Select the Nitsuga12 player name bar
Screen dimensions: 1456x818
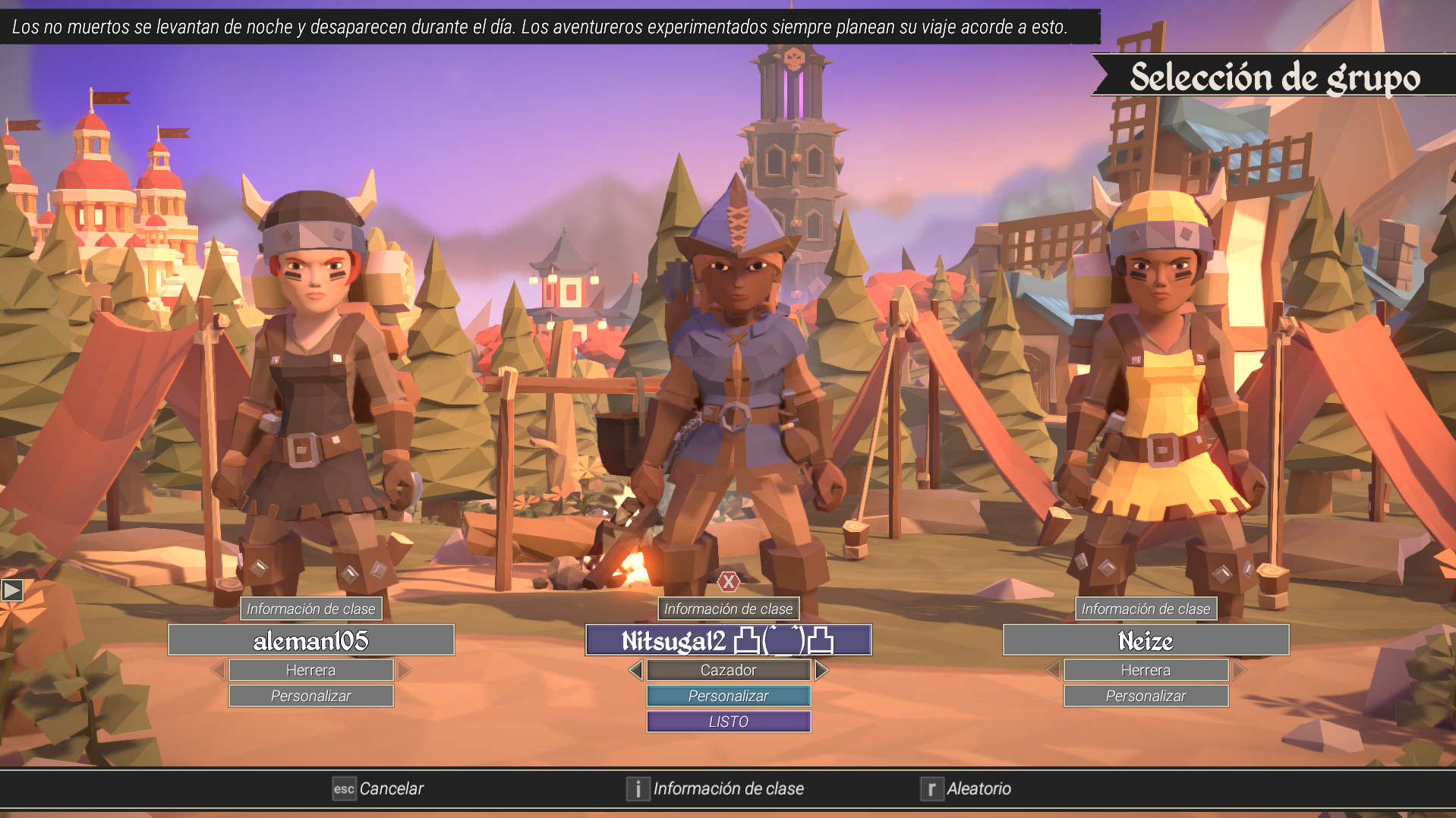[728, 640]
